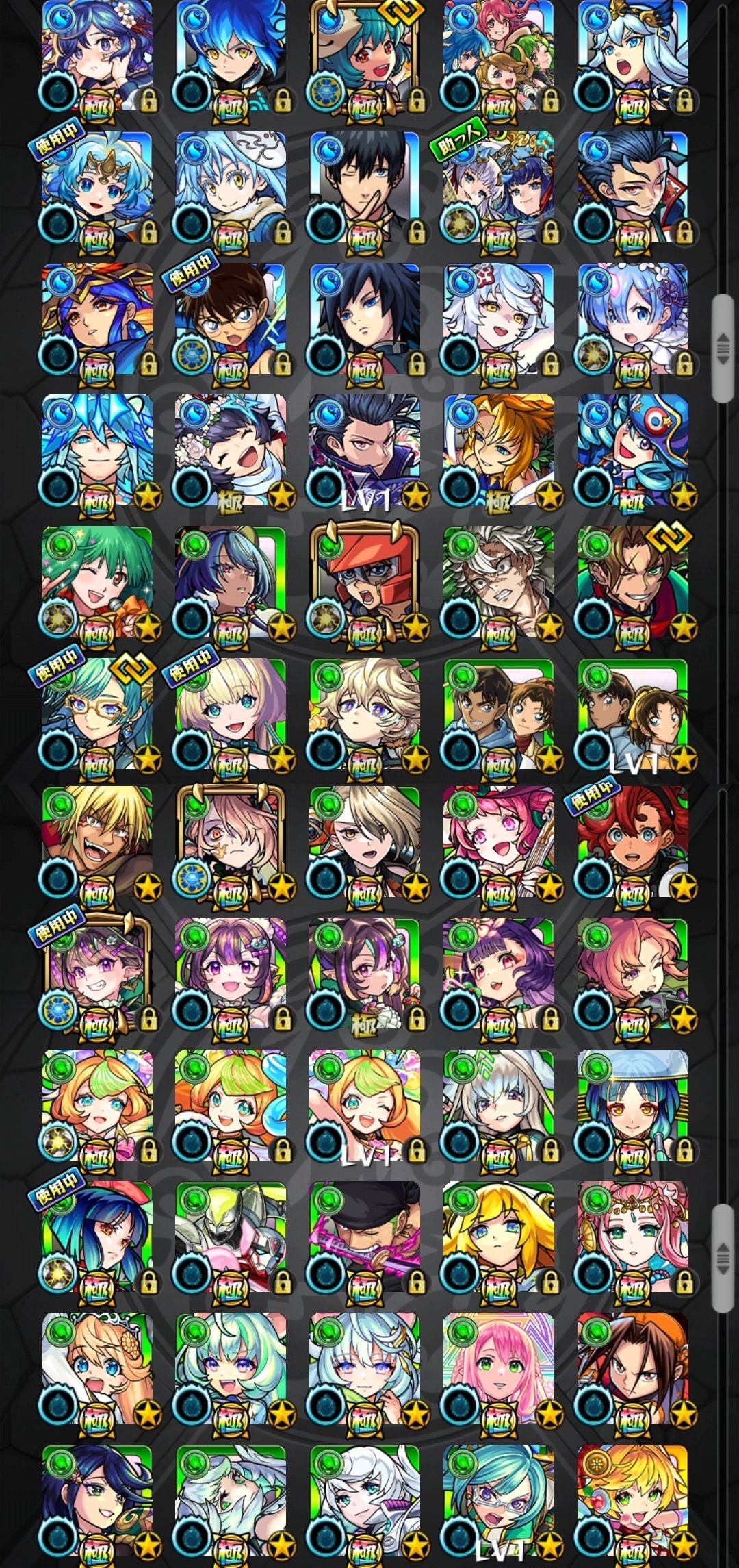Viewport: 739px width, 1568px height.
Task: Choose the girl with monocle and pink hair
Action: pos(230,846)
